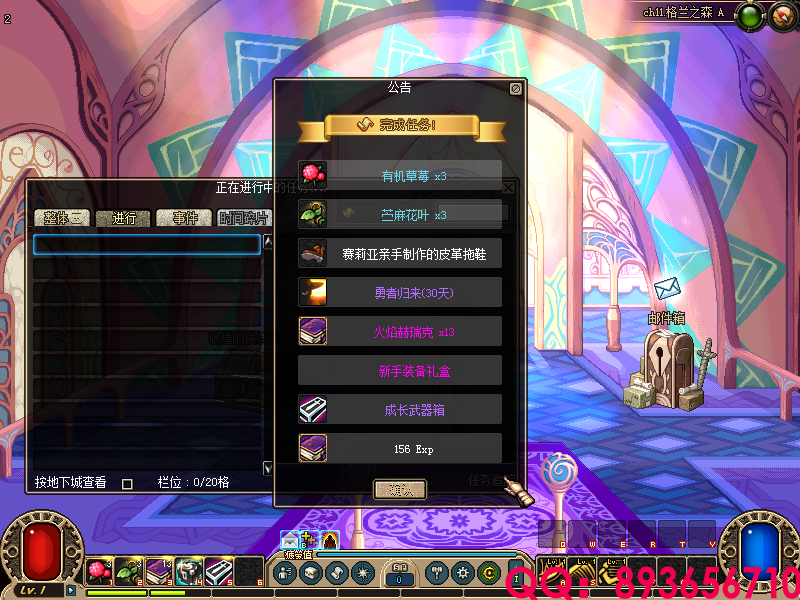800x600 pixels.
Task: Switch to the 整体 quest tab
Action: coord(62,218)
